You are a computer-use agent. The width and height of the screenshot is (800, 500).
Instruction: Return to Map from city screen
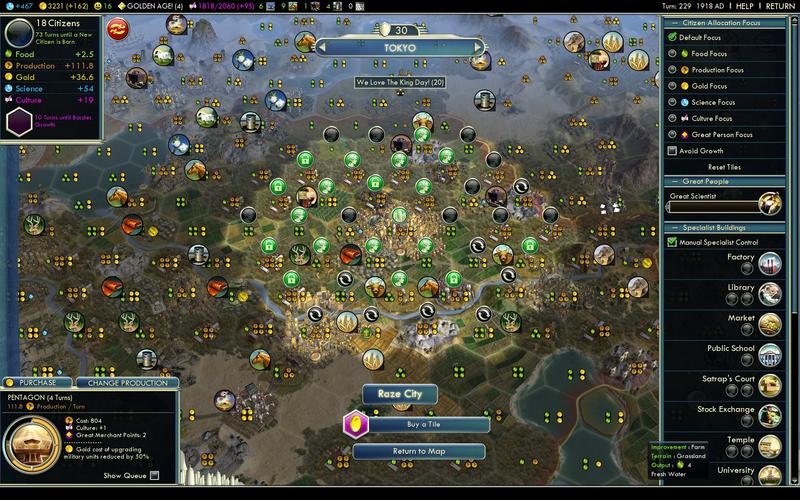click(x=417, y=451)
